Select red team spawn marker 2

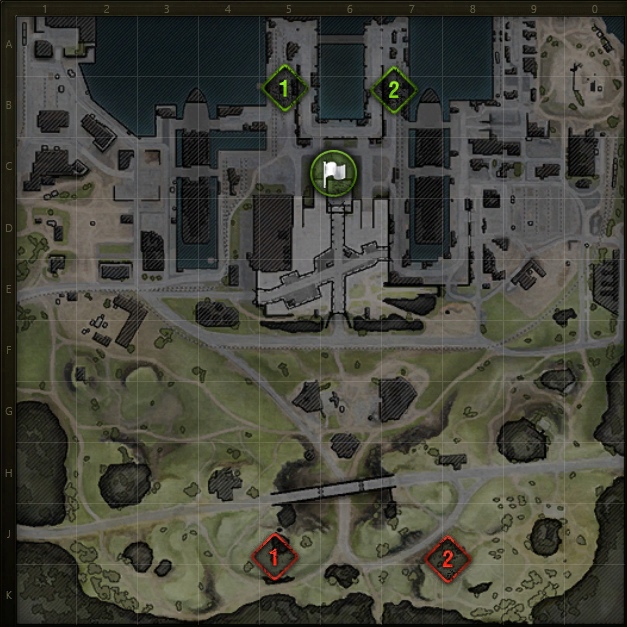tap(446, 558)
